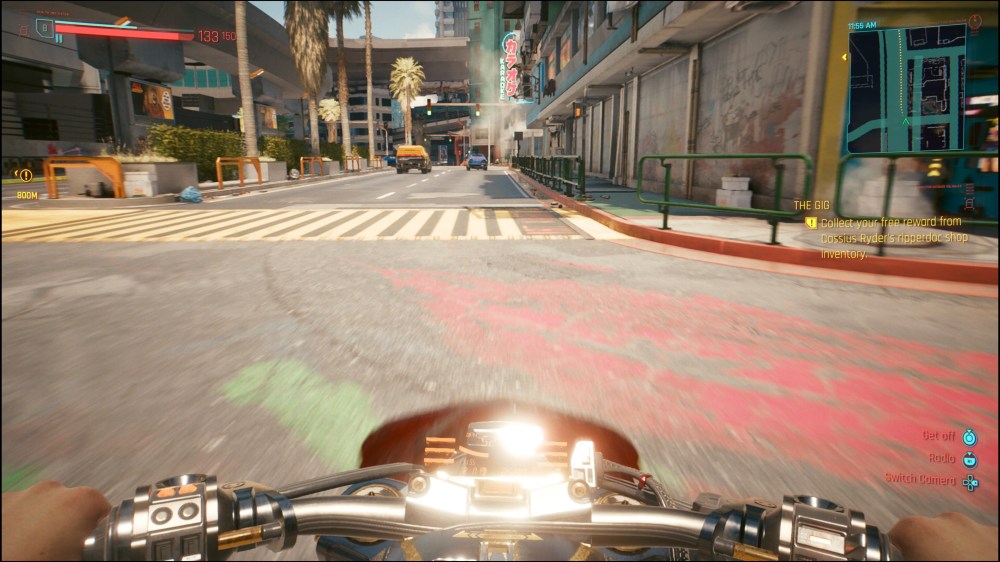Open the minimap

[x=908, y=89]
